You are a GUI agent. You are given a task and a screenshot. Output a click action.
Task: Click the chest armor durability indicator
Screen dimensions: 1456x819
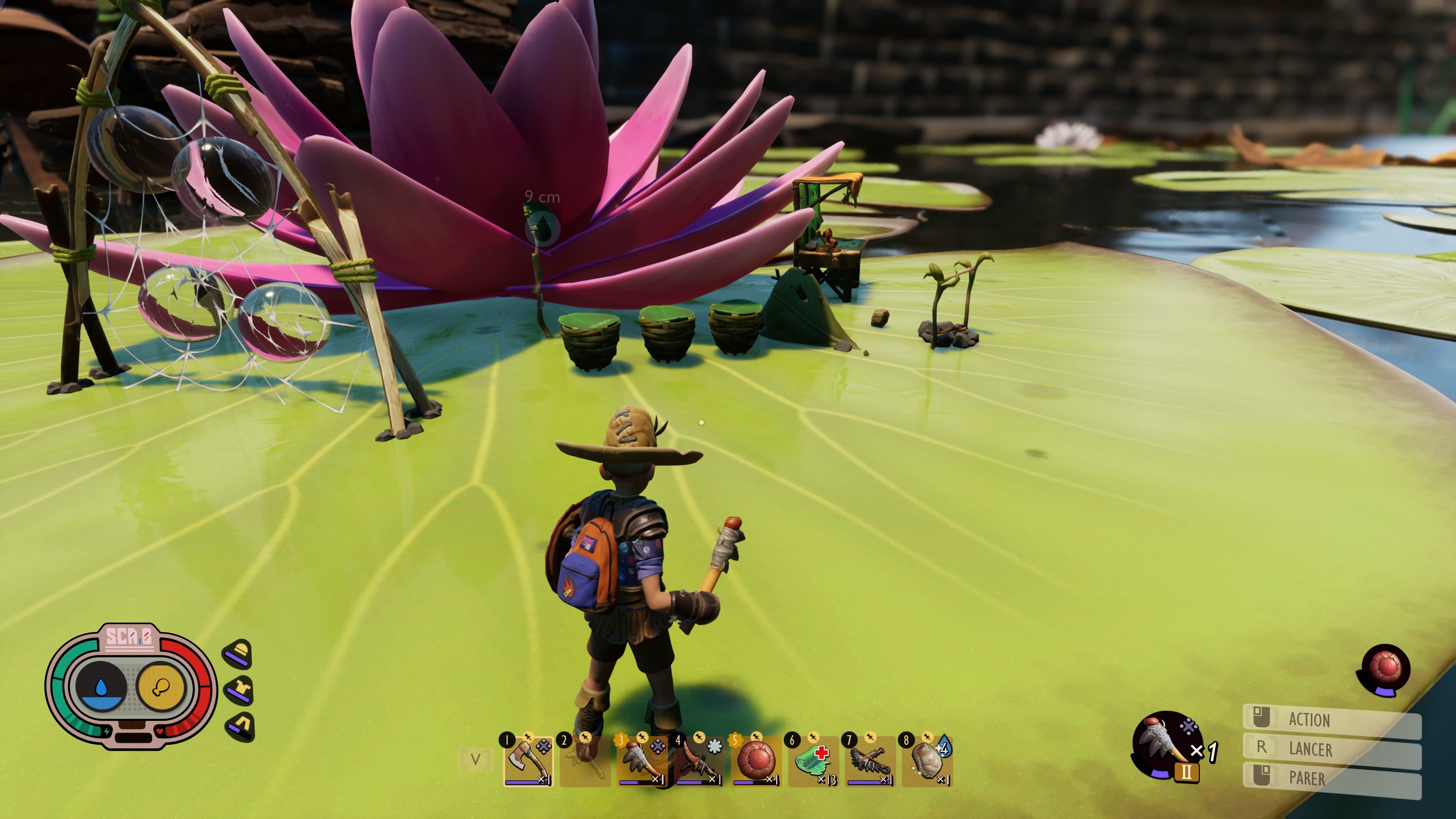click(239, 690)
